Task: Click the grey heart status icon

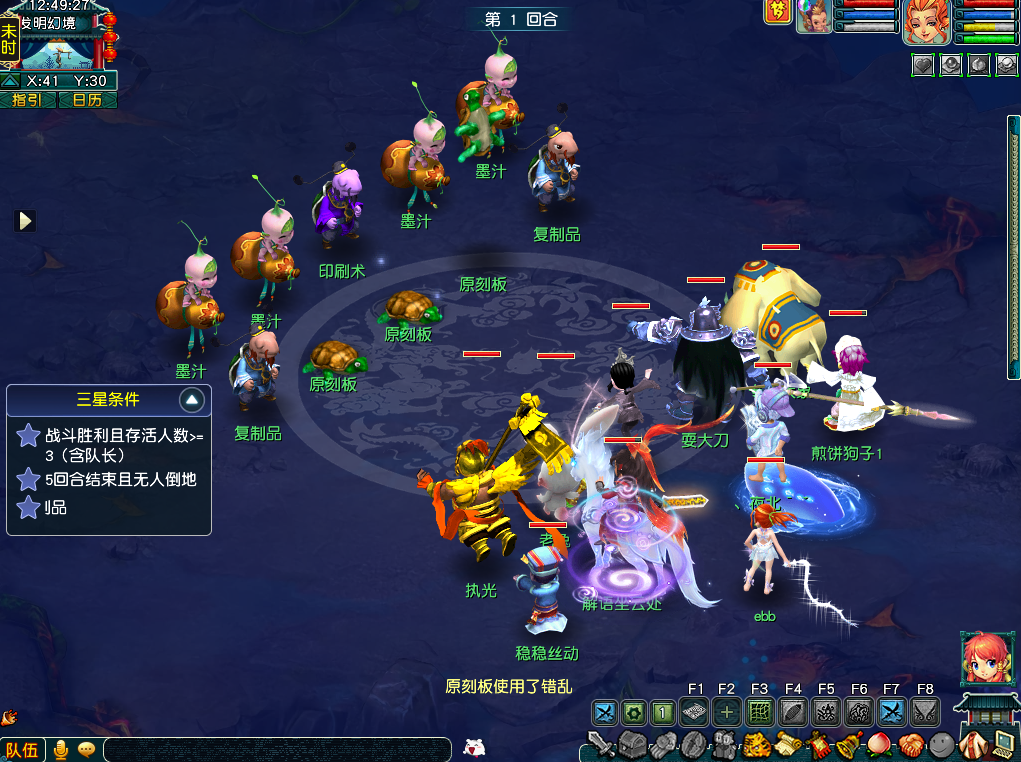Action: click(x=922, y=65)
